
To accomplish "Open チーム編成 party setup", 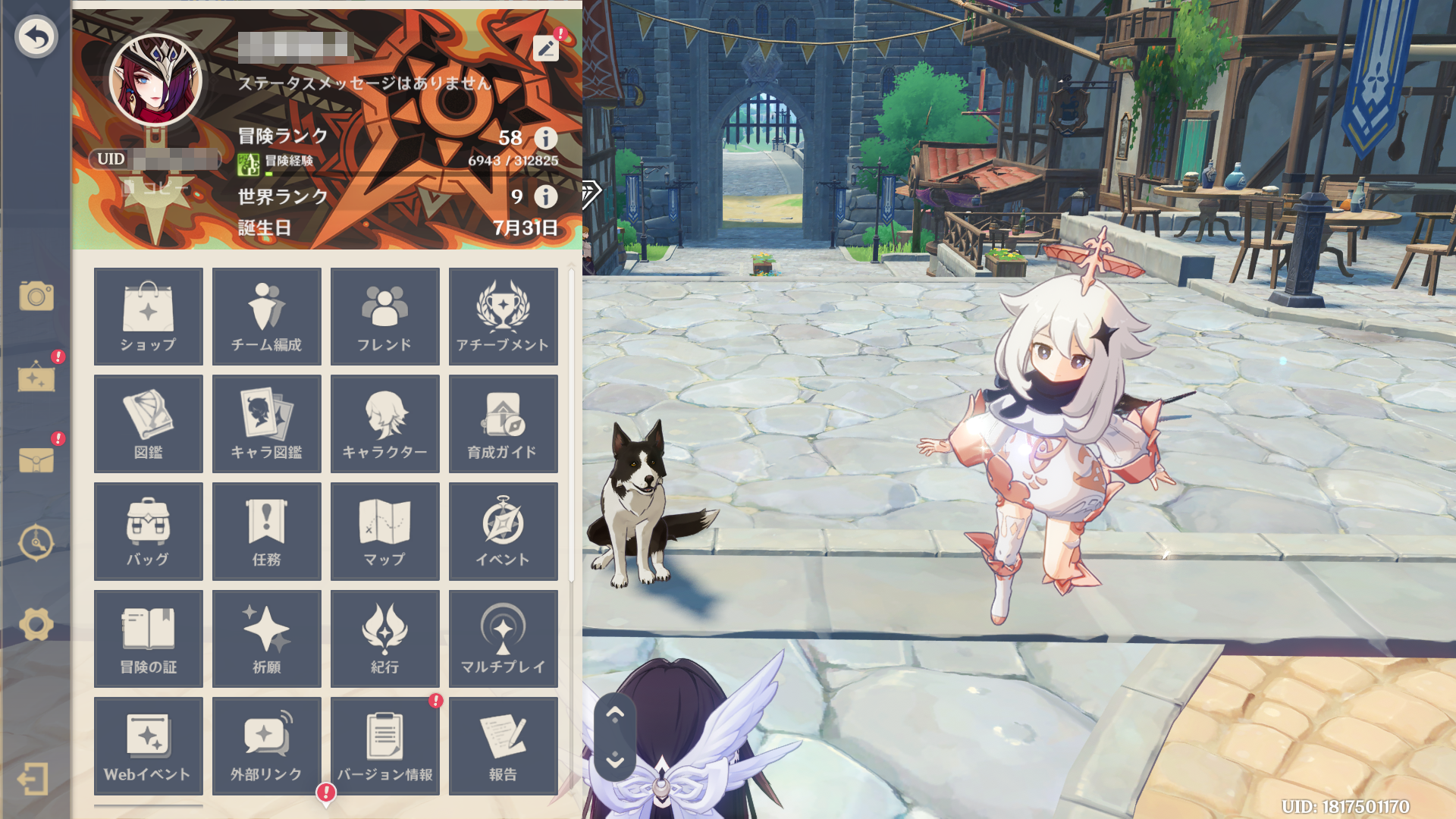I will [x=267, y=316].
